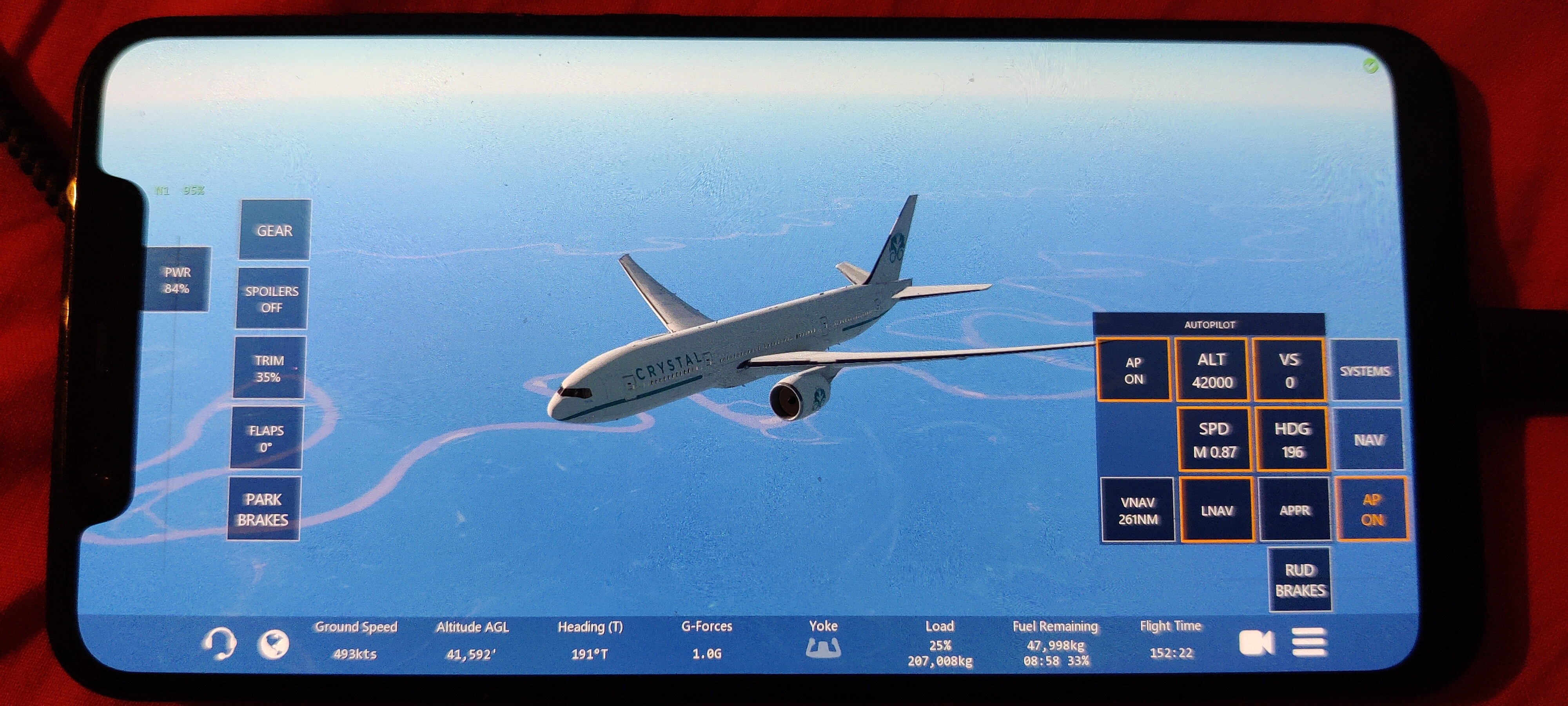Change the FLAPS 0° setting
Image resolution: width=1568 pixels, height=706 pixels.
pyautogui.click(x=266, y=439)
